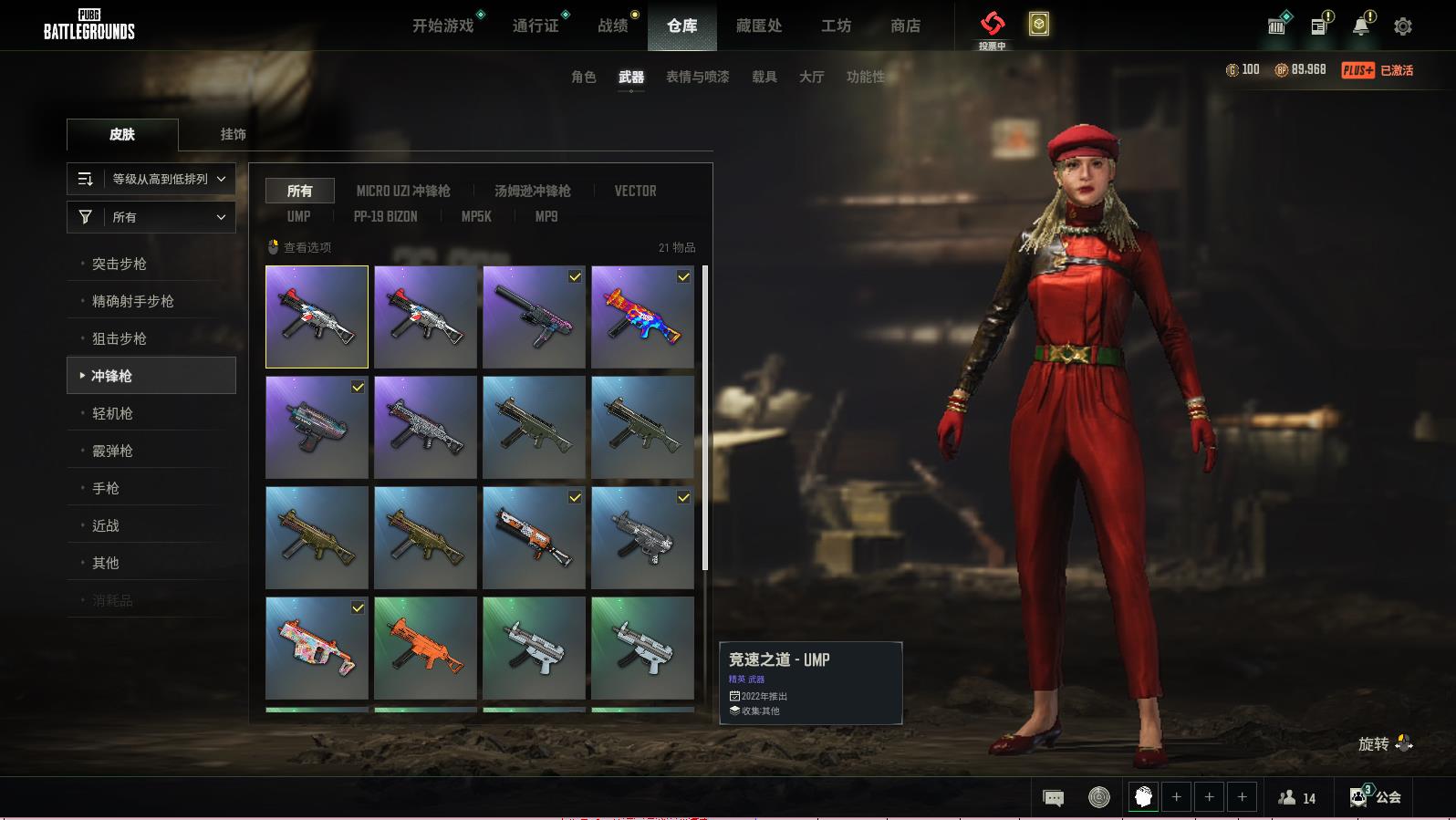Click the settings gear icon
Viewport: 1456px width, 820px height.
pyautogui.click(x=1402, y=26)
